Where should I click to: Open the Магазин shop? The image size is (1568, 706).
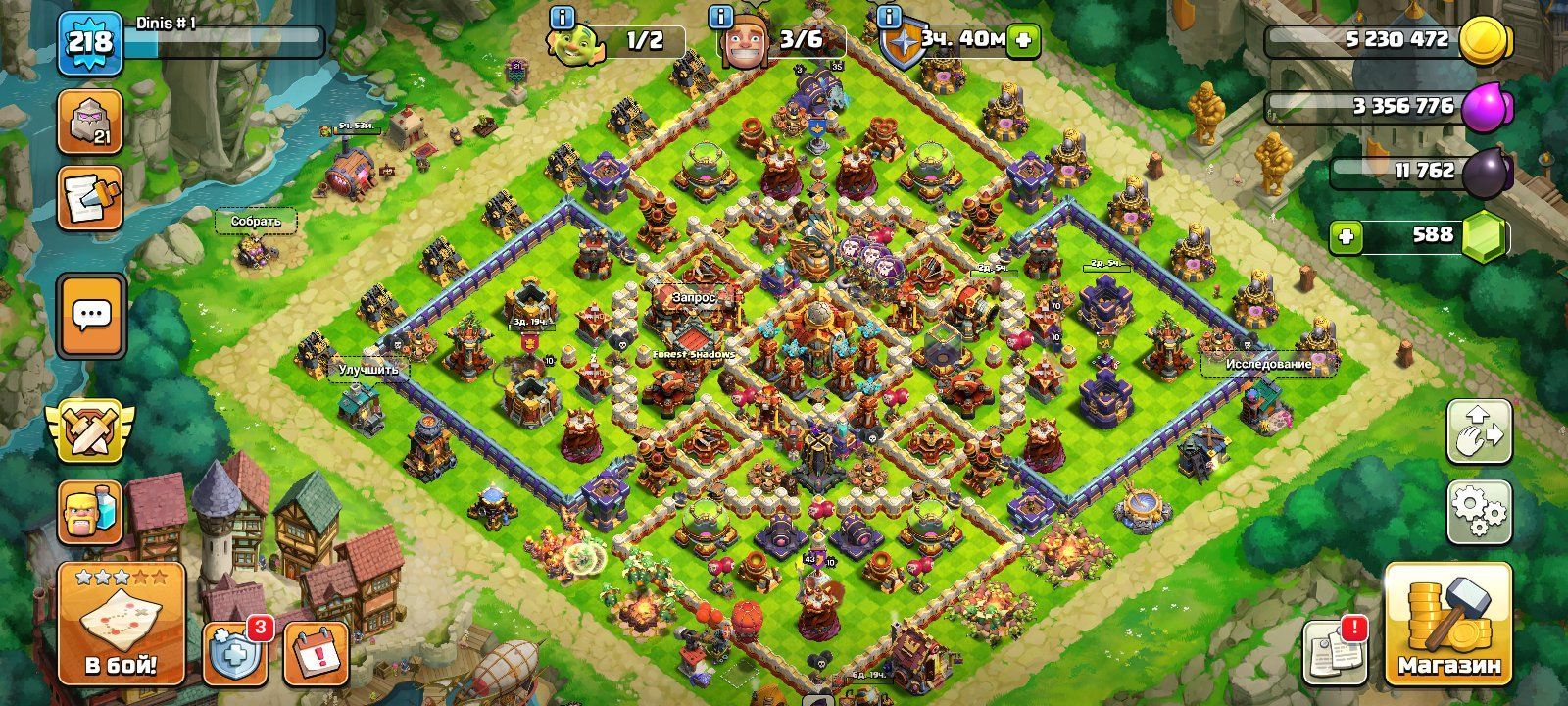click(x=1448, y=625)
